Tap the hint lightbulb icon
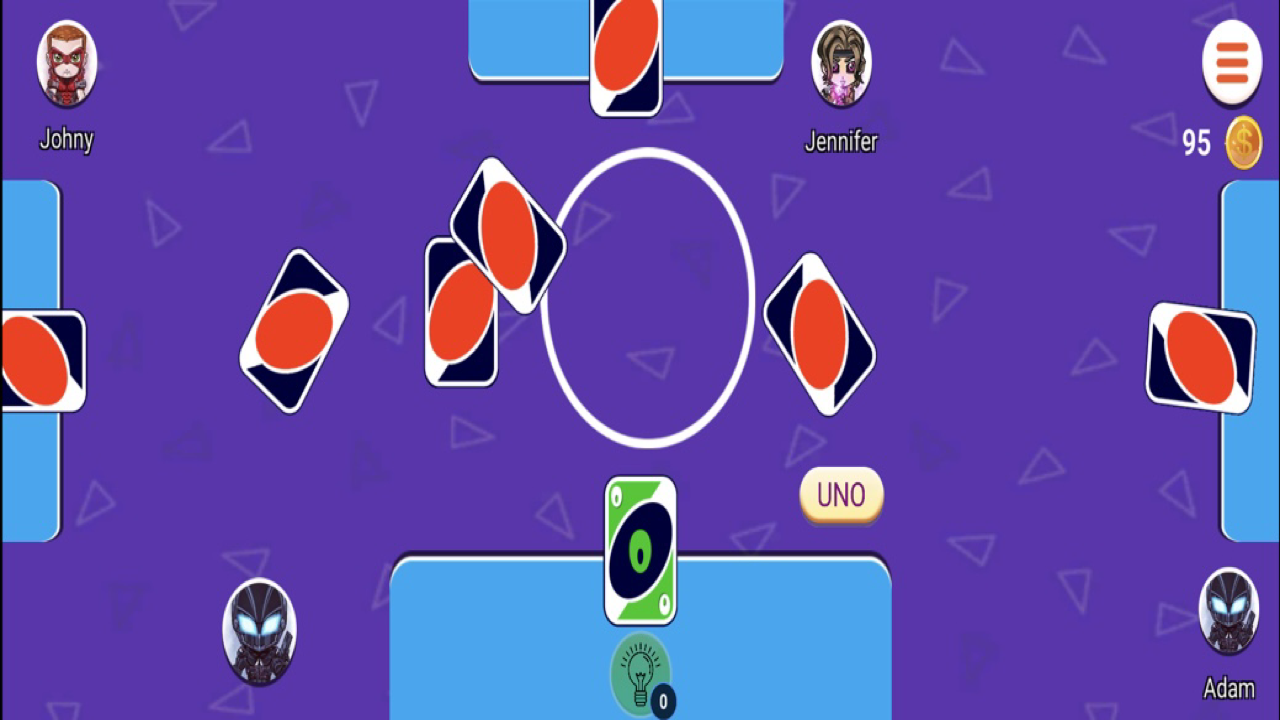 click(640, 672)
